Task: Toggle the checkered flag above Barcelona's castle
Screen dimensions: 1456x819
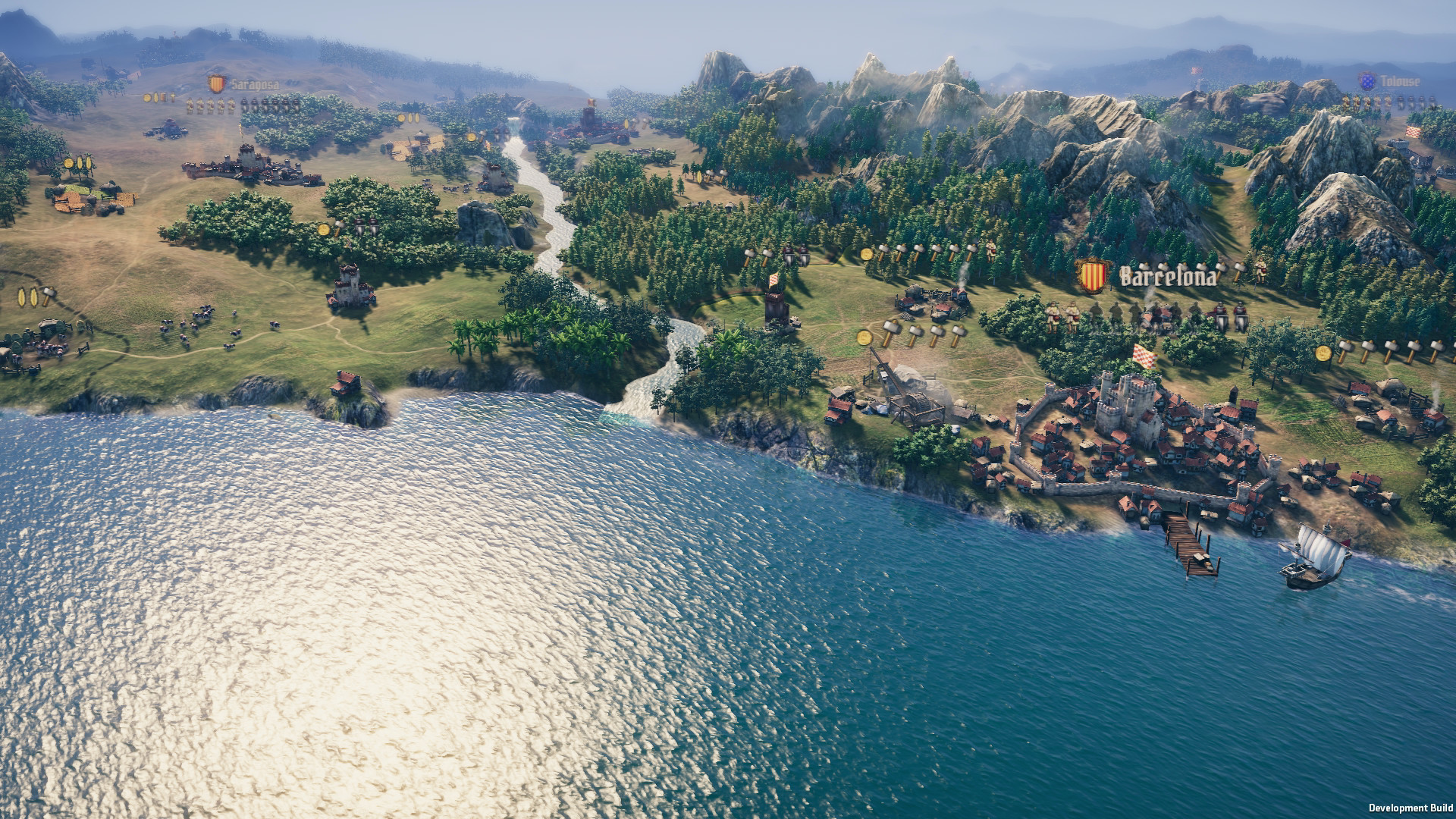Action: click(x=1145, y=358)
